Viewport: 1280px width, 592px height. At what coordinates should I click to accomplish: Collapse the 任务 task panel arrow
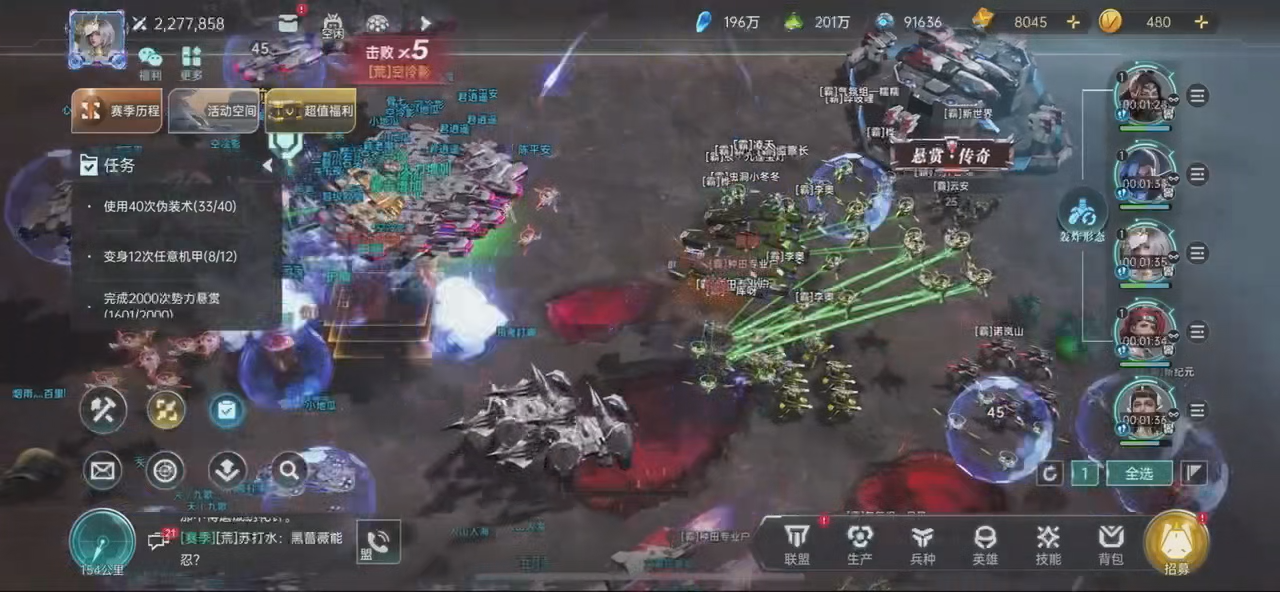pyautogui.click(x=267, y=166)
